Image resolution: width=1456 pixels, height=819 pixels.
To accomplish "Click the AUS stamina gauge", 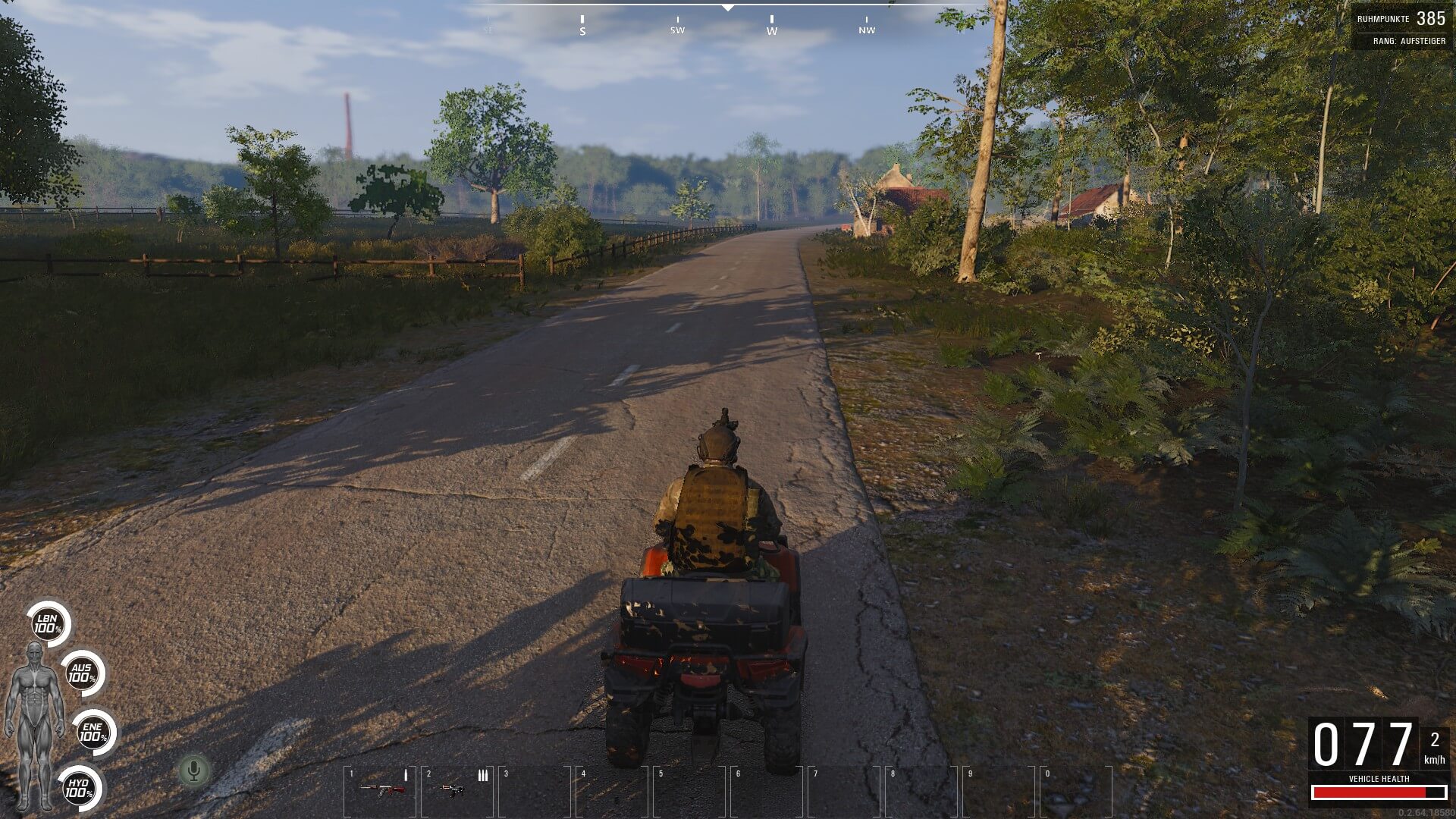I will [x=82, y=673].
